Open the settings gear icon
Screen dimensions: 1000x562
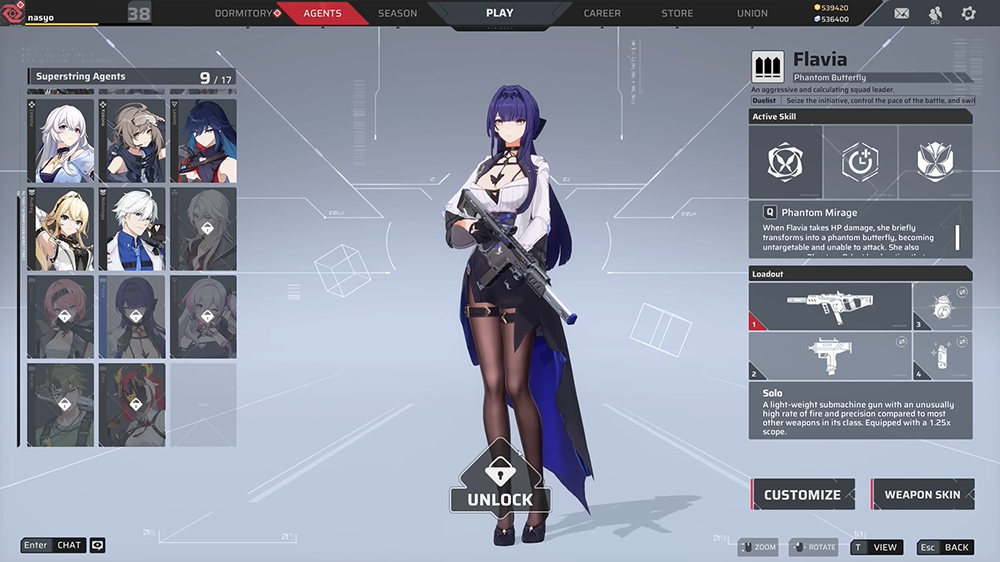tap(968, 13)
